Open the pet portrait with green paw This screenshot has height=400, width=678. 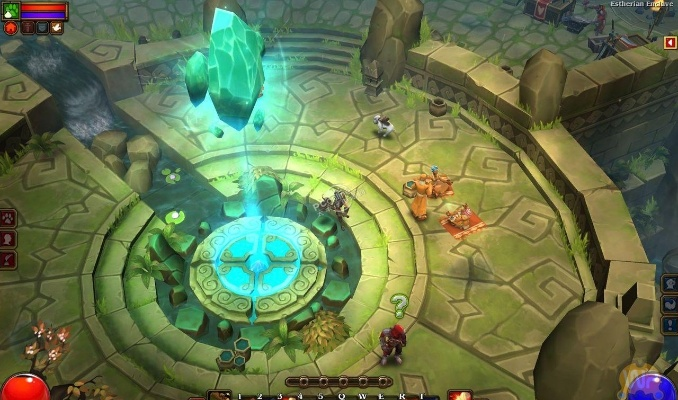pos(10,11)
